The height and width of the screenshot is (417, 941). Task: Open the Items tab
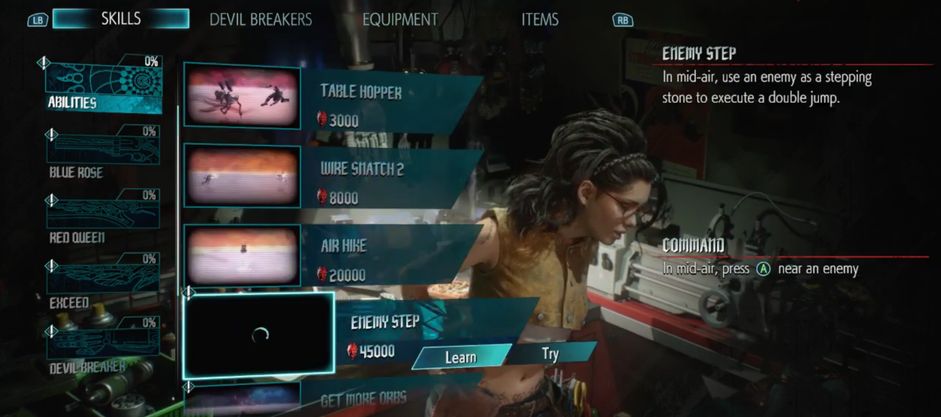pos(540,19)
